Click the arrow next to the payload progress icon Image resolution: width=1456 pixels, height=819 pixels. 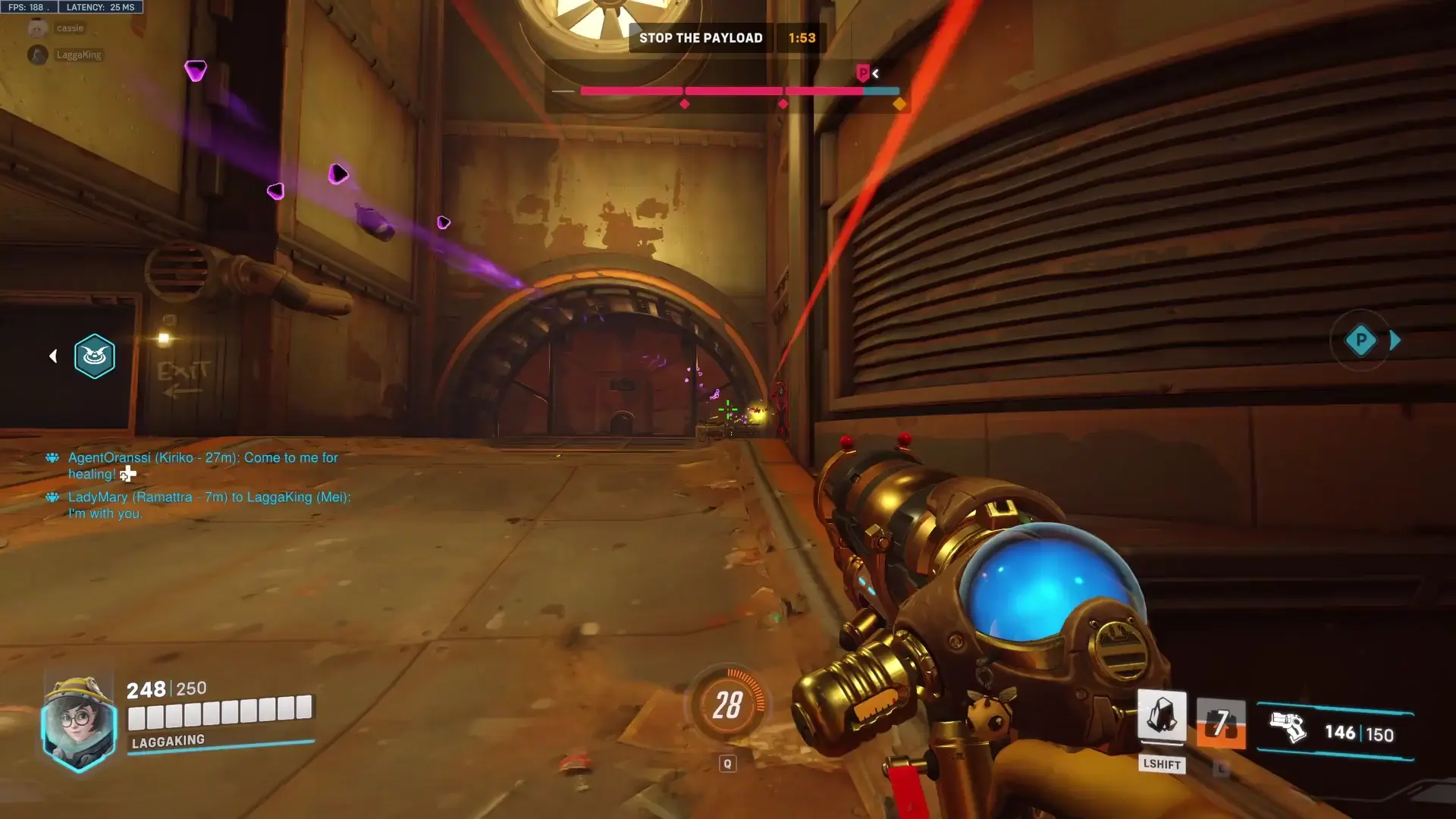876,74
